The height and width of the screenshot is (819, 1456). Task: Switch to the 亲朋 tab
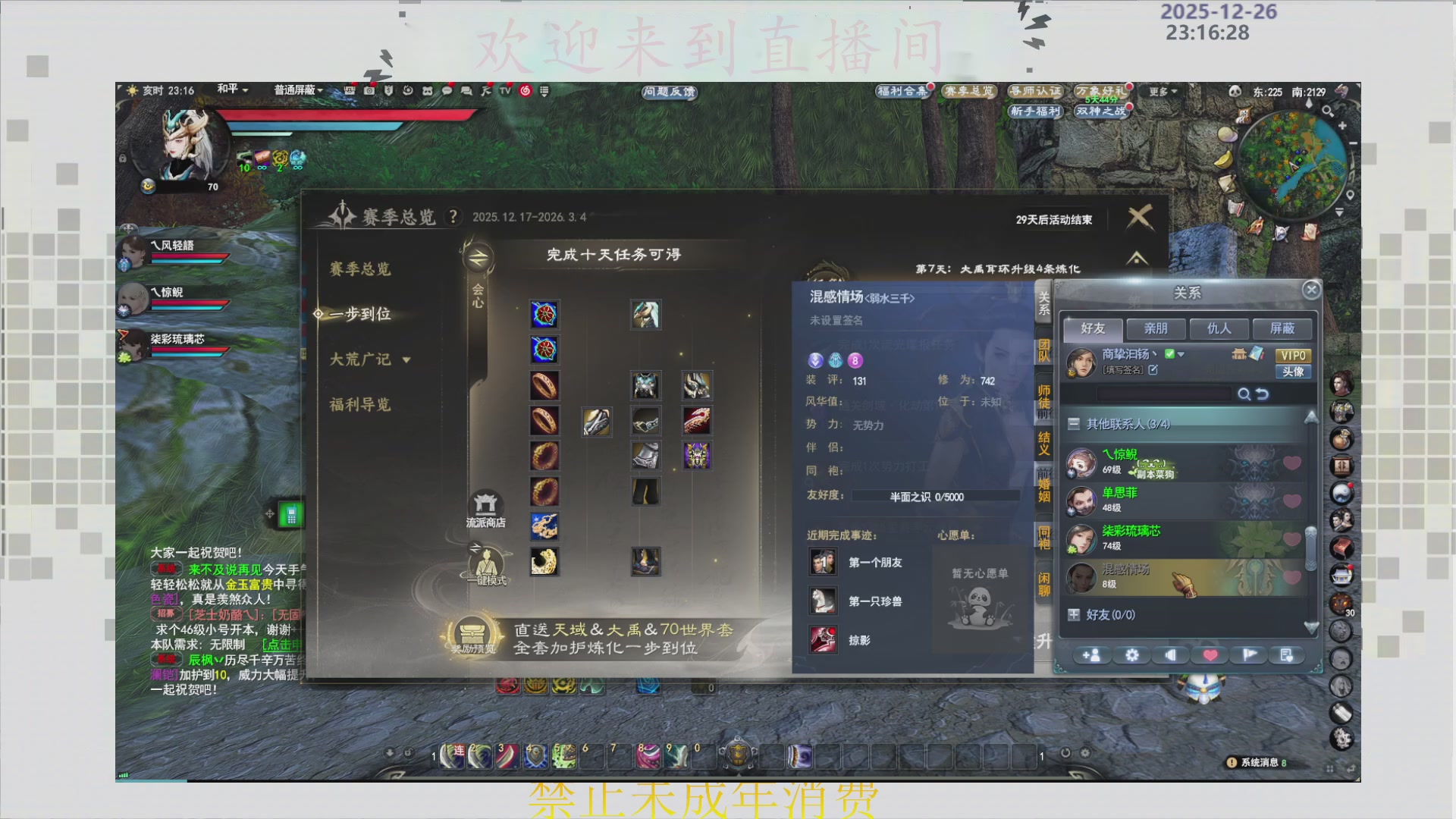click(x=1156, y=328)
